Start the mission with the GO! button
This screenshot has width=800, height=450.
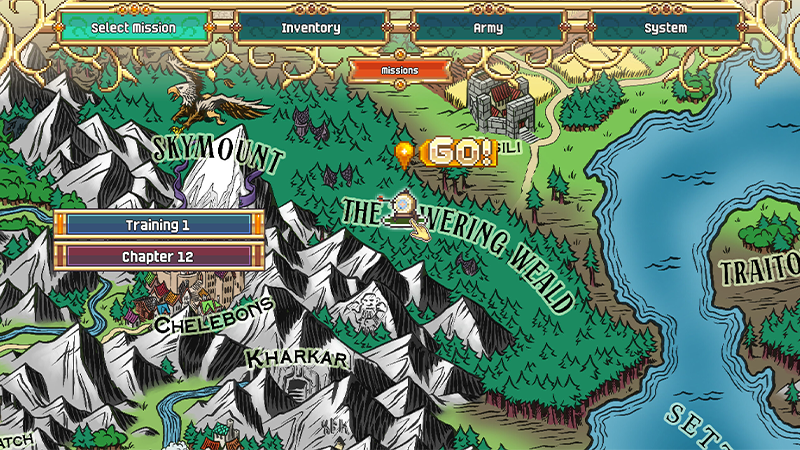[x=459, y=153]
